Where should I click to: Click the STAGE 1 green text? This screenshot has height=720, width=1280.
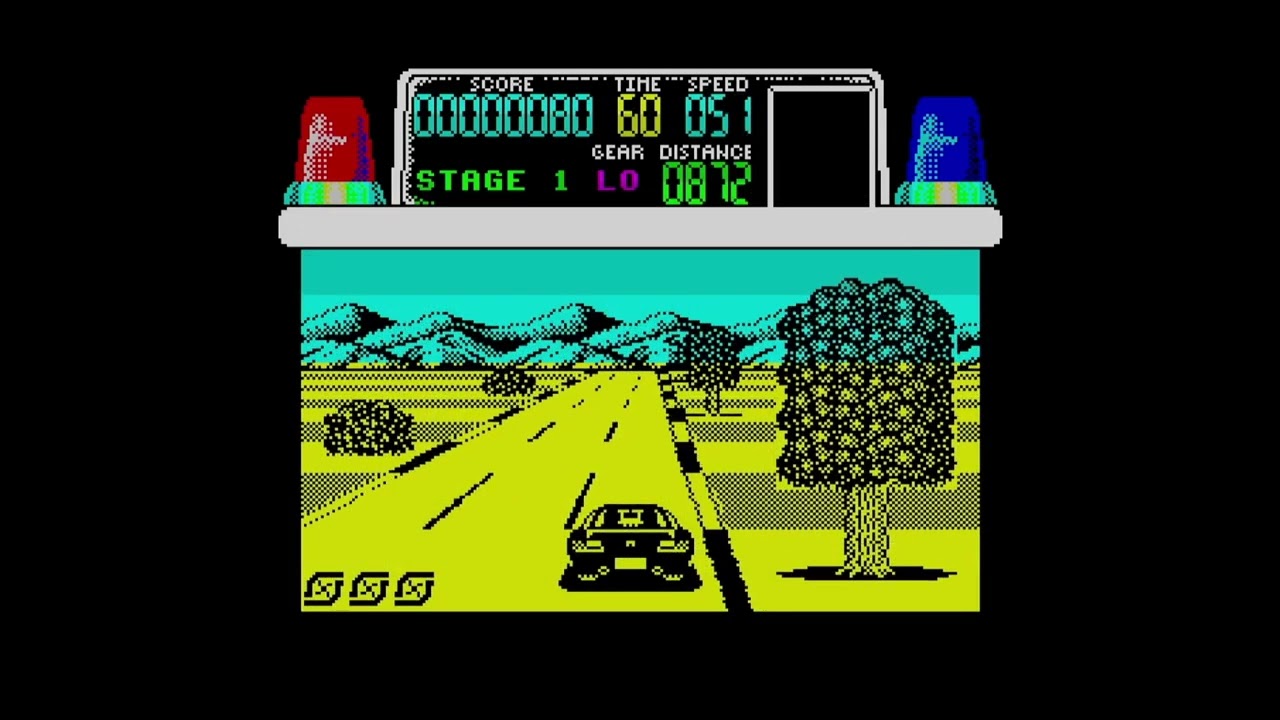click(x=490, y=181)
